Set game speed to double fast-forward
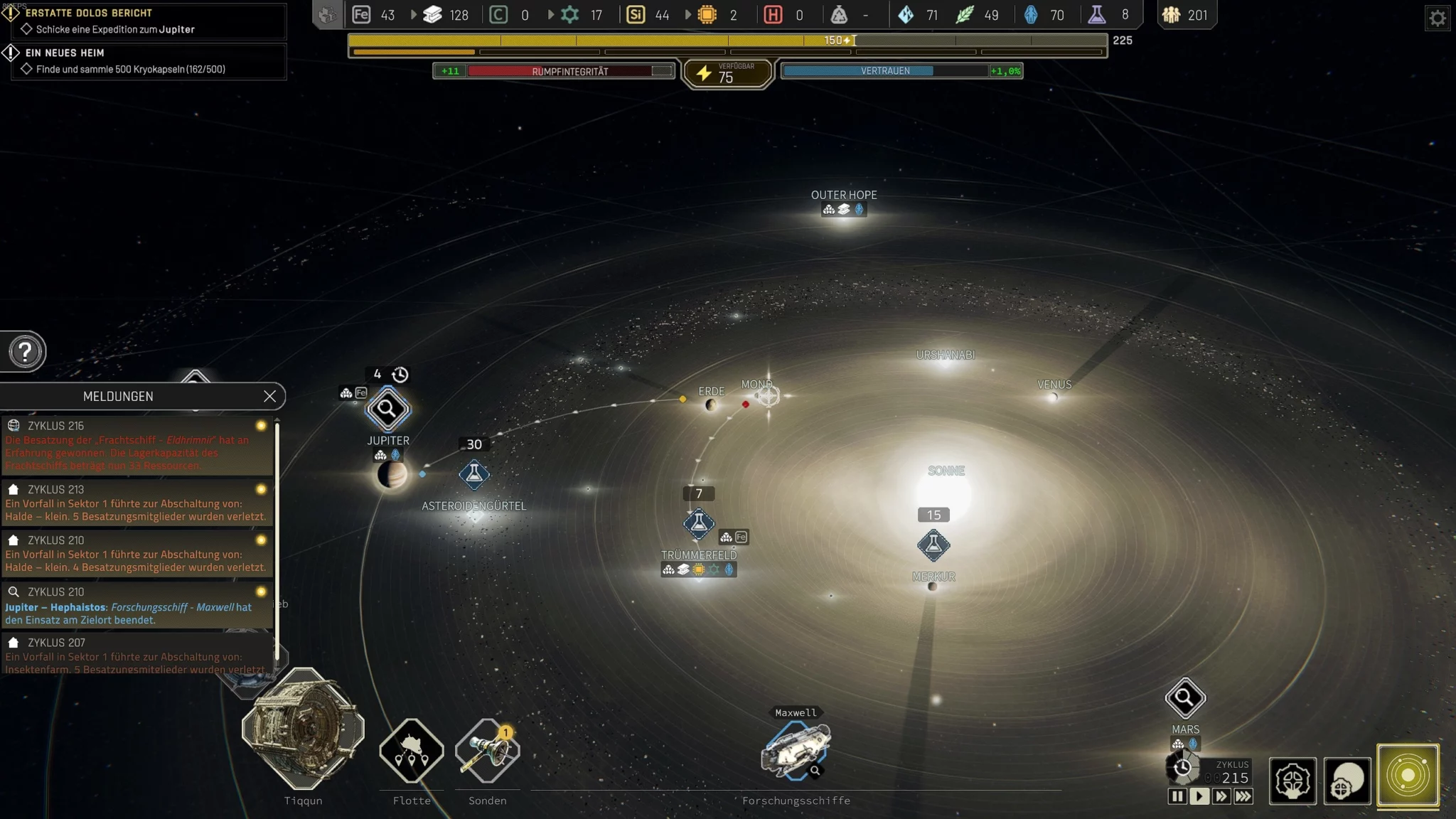Viewport: 1456px width, 819px height. coord(1221,796)
